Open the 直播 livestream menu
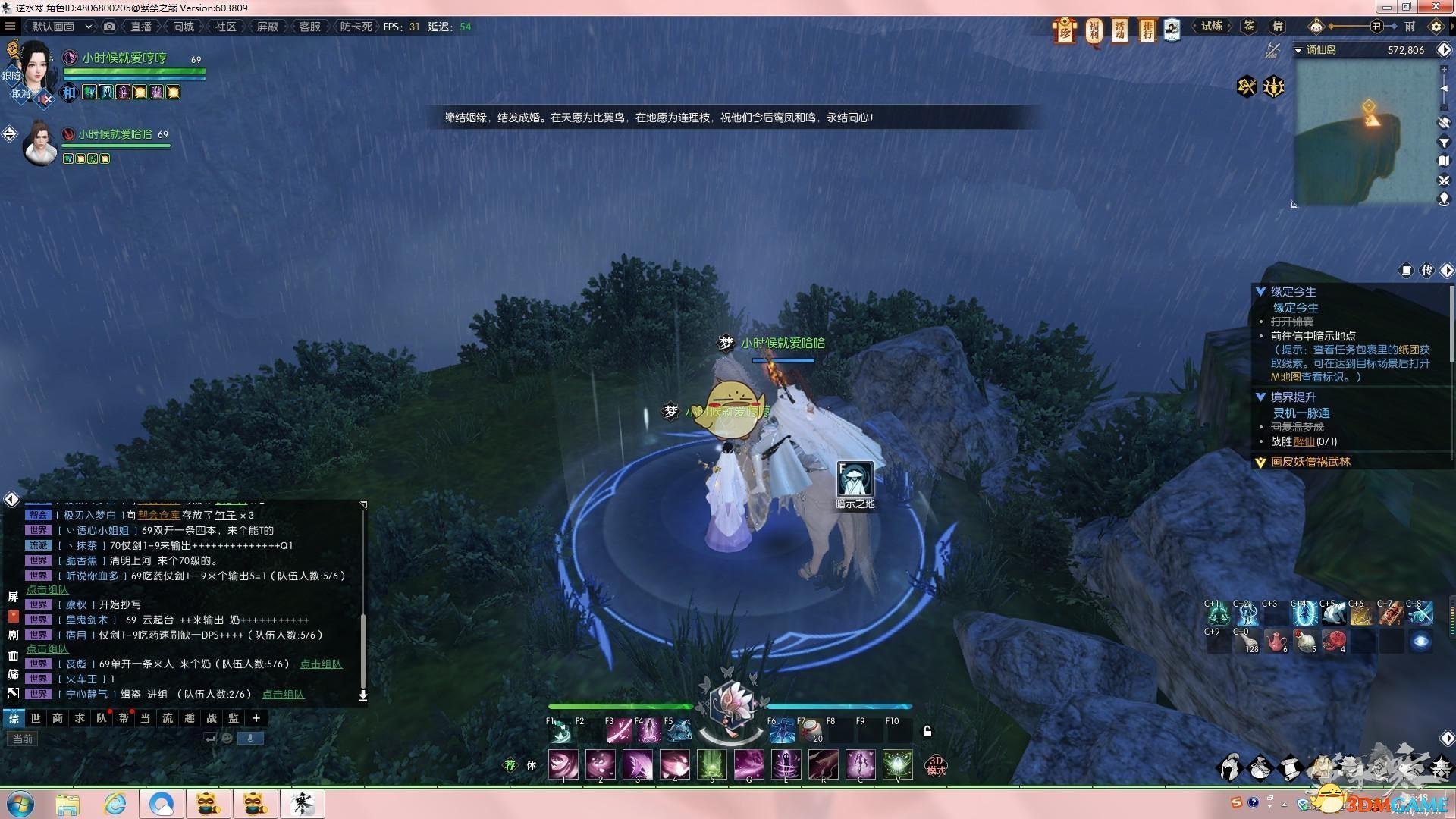Image resolution: width=1456 pixels, height=819 pixels. click(x=141, y=27)
